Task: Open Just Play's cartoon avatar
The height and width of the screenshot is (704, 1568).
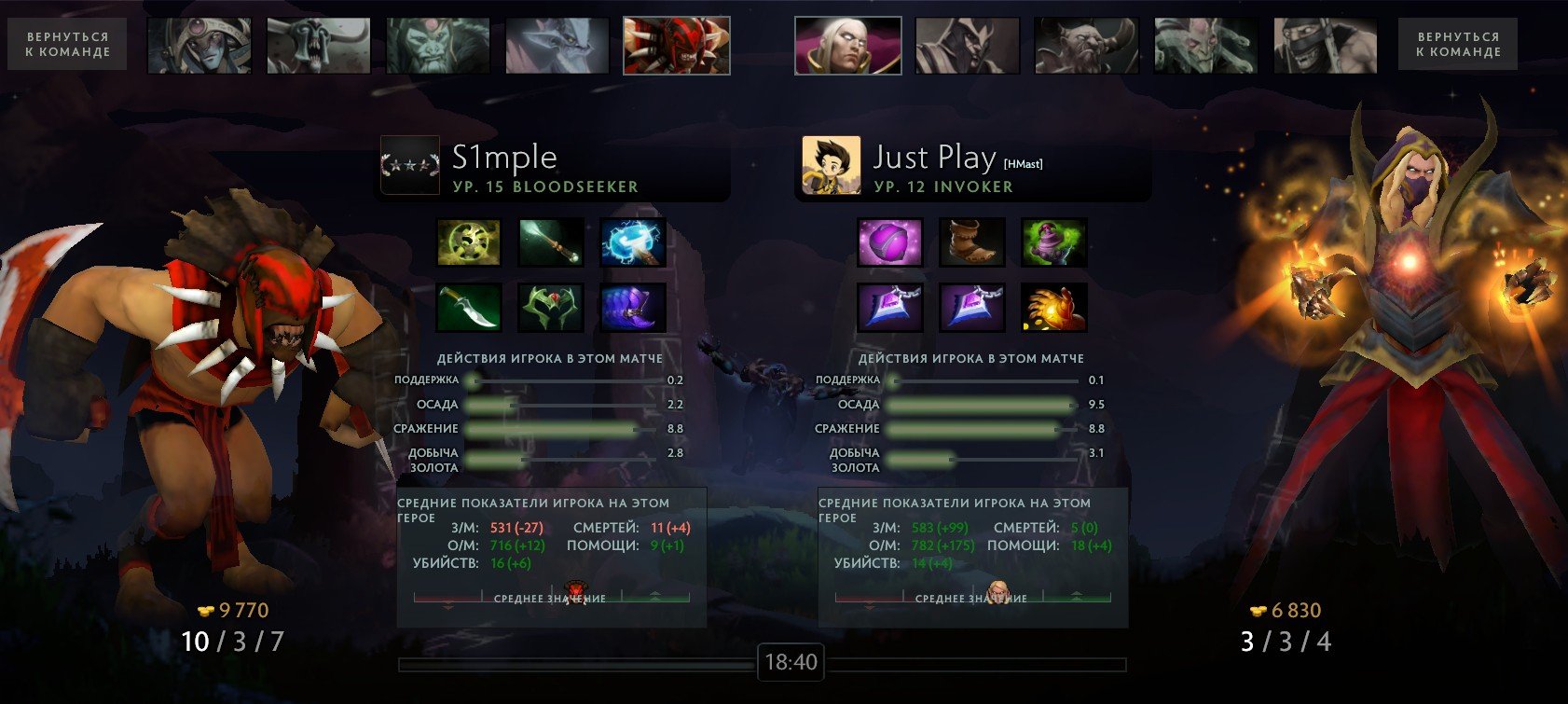Action: 831,165
